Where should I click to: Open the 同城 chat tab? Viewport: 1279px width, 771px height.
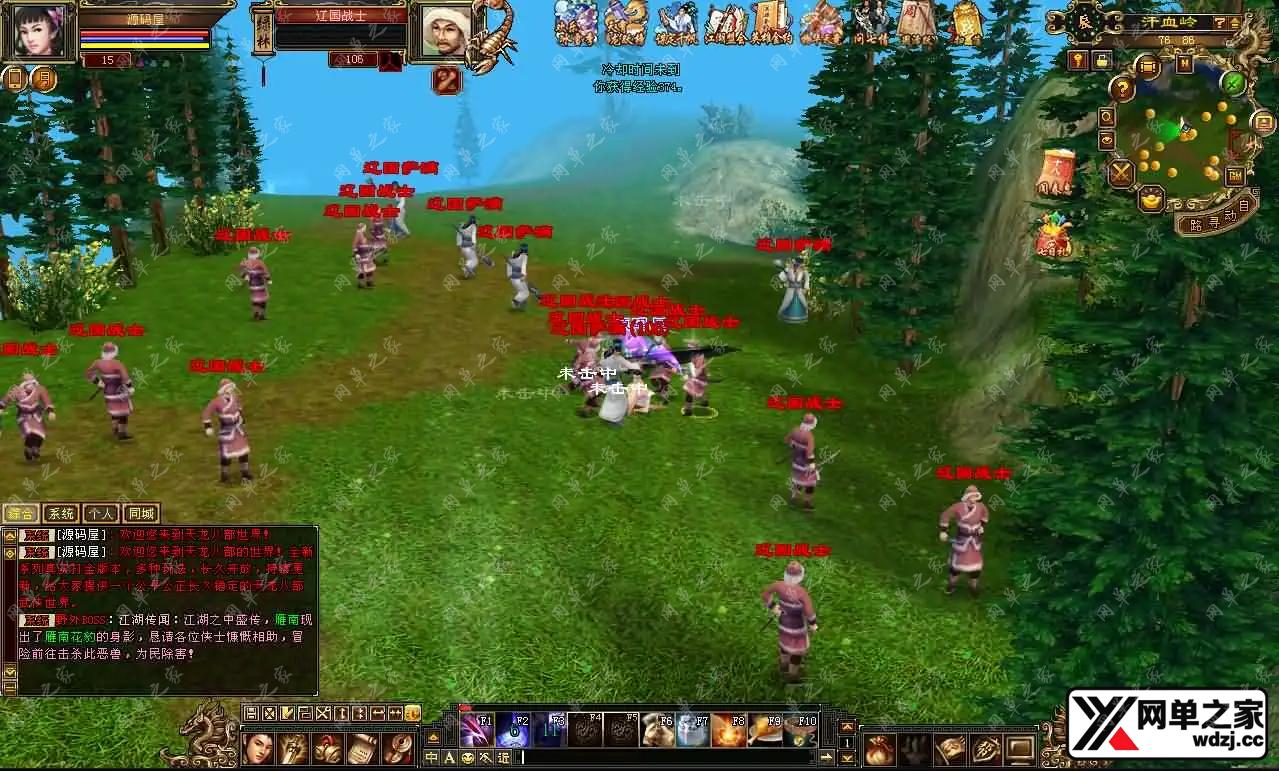[142, 514]
